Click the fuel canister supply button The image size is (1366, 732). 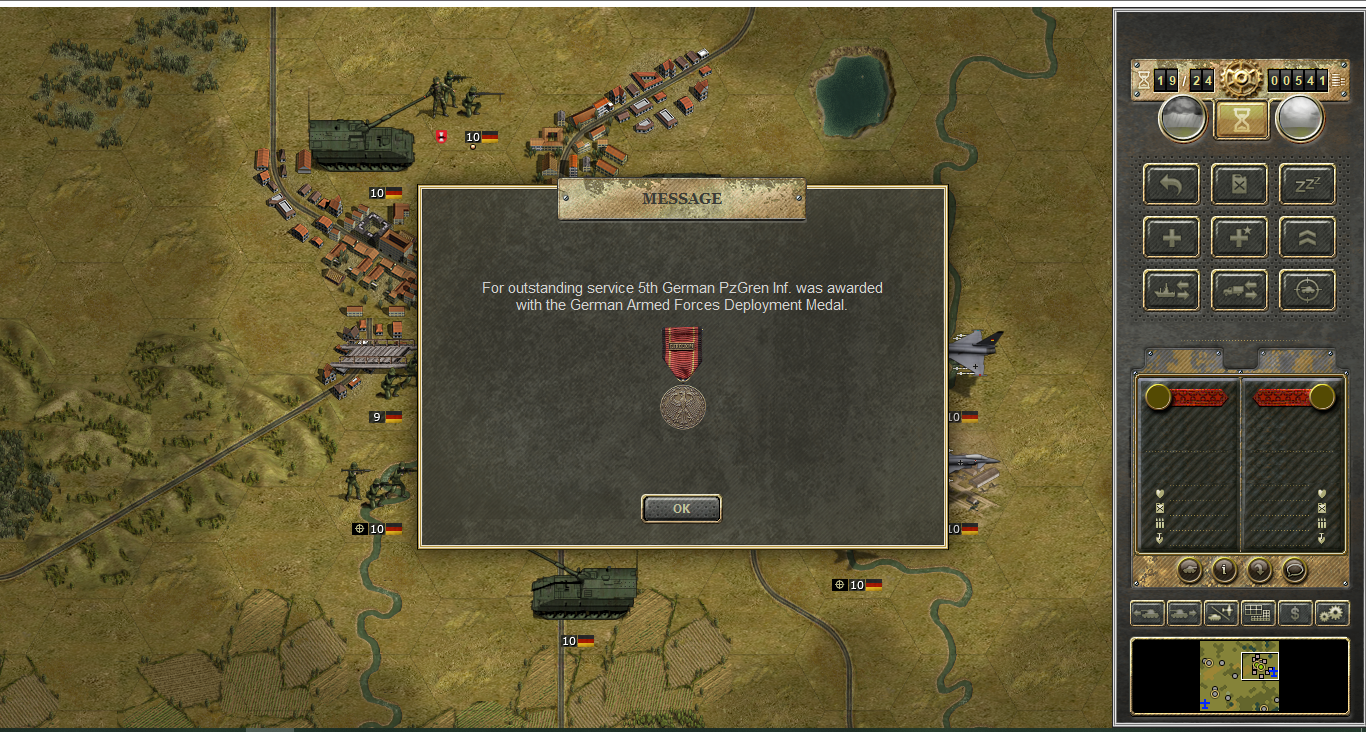1239,185
